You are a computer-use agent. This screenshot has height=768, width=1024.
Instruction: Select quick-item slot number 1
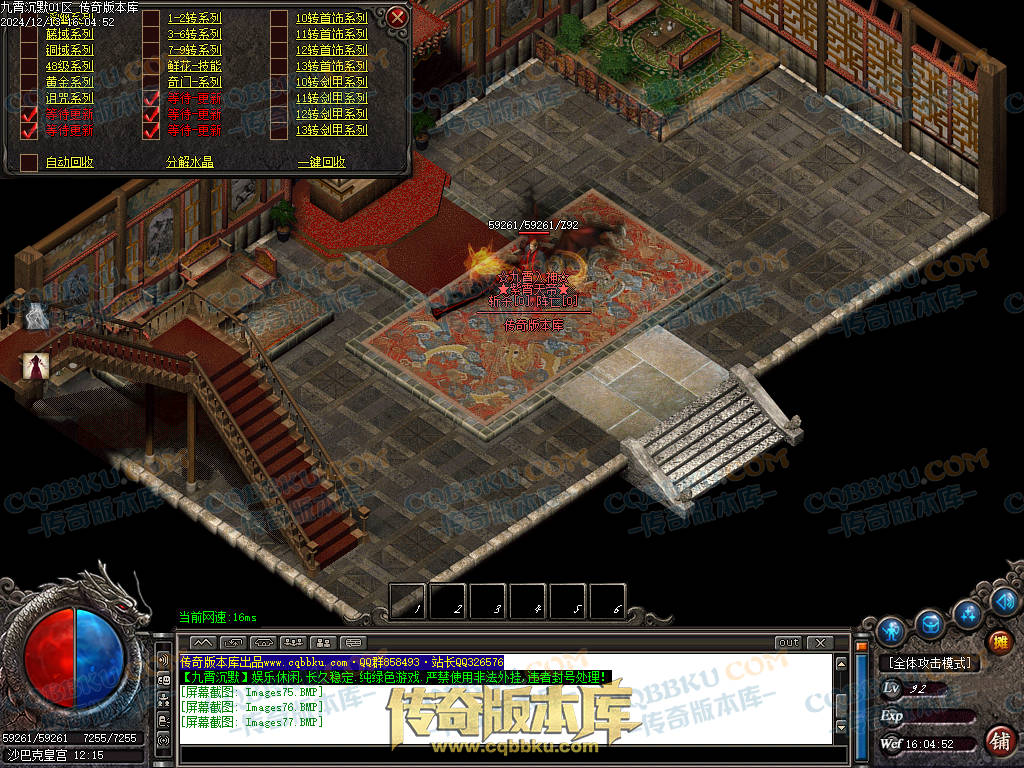(x=408, y=601)
